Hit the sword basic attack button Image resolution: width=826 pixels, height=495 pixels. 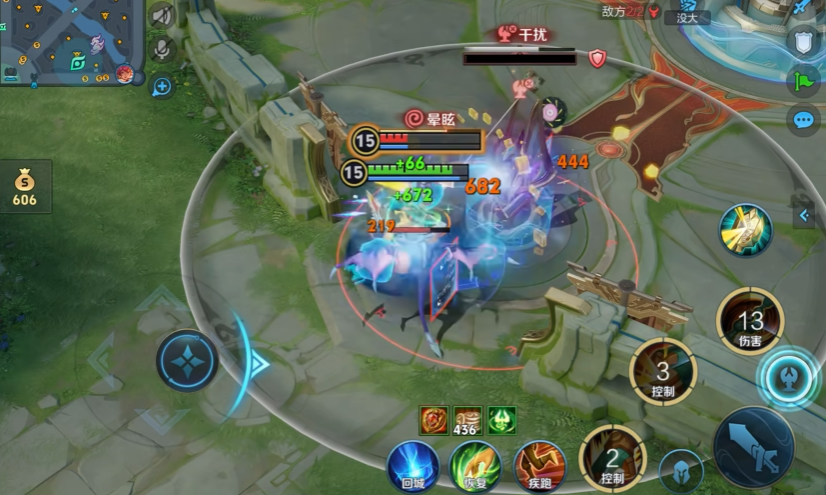click(x=754, y=447)
